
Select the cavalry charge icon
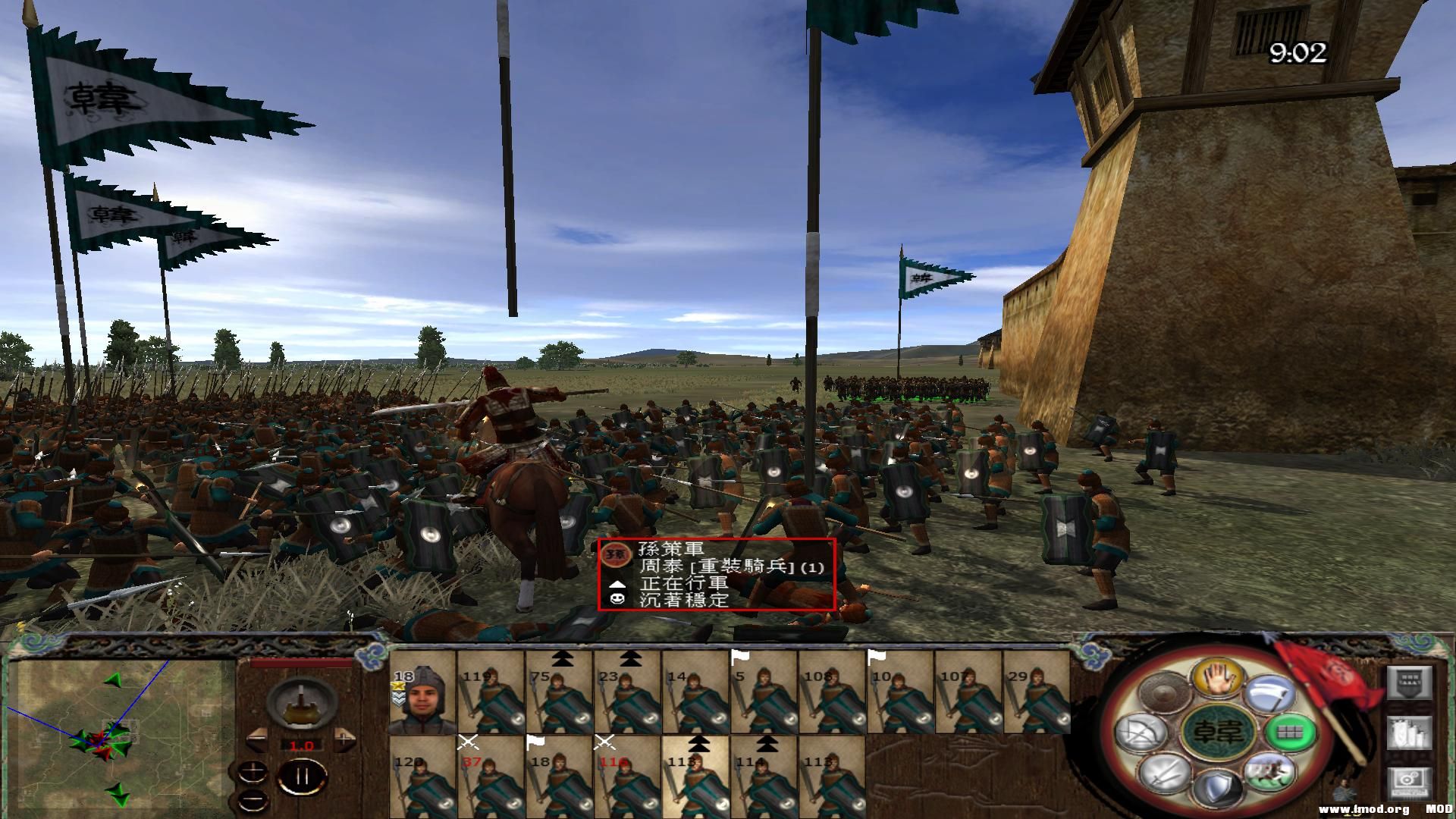[1269, 770]
